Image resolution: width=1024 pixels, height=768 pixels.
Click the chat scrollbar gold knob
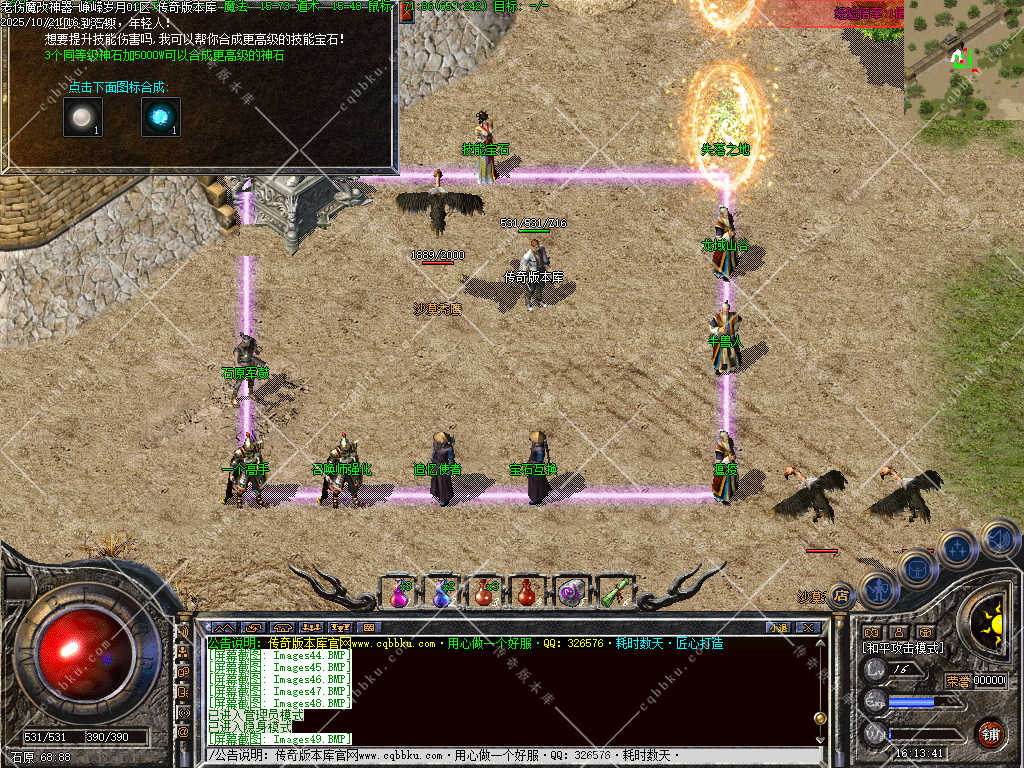(820, 716)
